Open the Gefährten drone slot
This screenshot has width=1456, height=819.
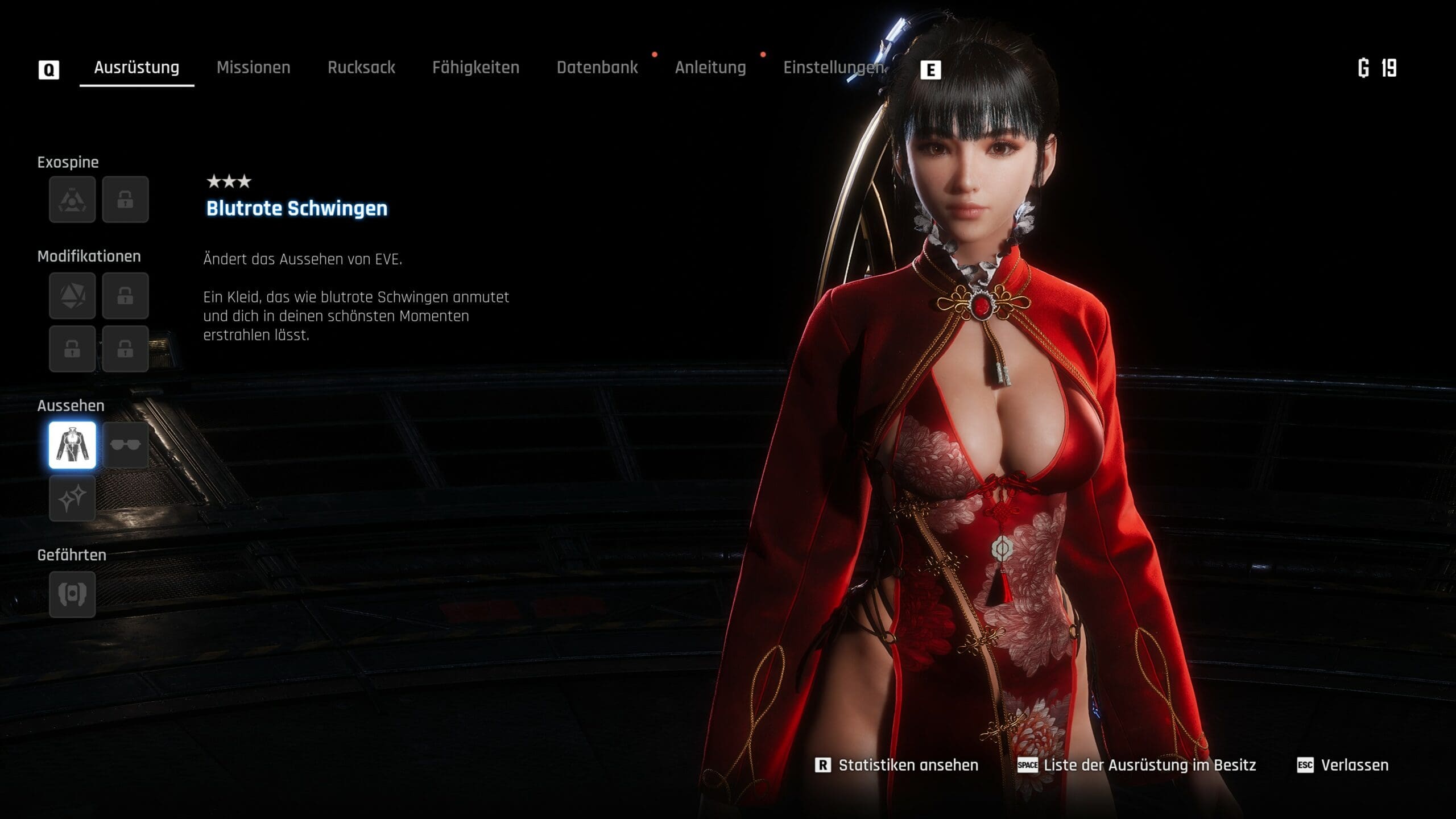tap(72, 595)
